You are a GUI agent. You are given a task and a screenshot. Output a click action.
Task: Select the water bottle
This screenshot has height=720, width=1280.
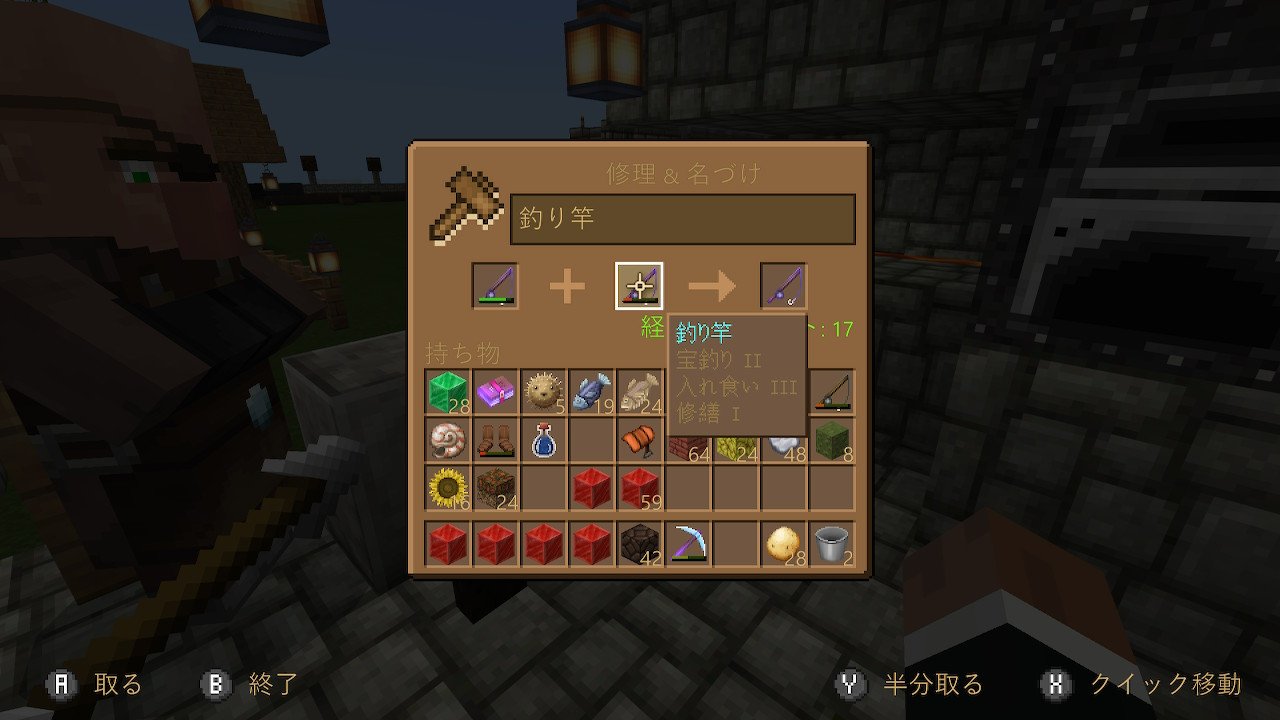[543, 441]
